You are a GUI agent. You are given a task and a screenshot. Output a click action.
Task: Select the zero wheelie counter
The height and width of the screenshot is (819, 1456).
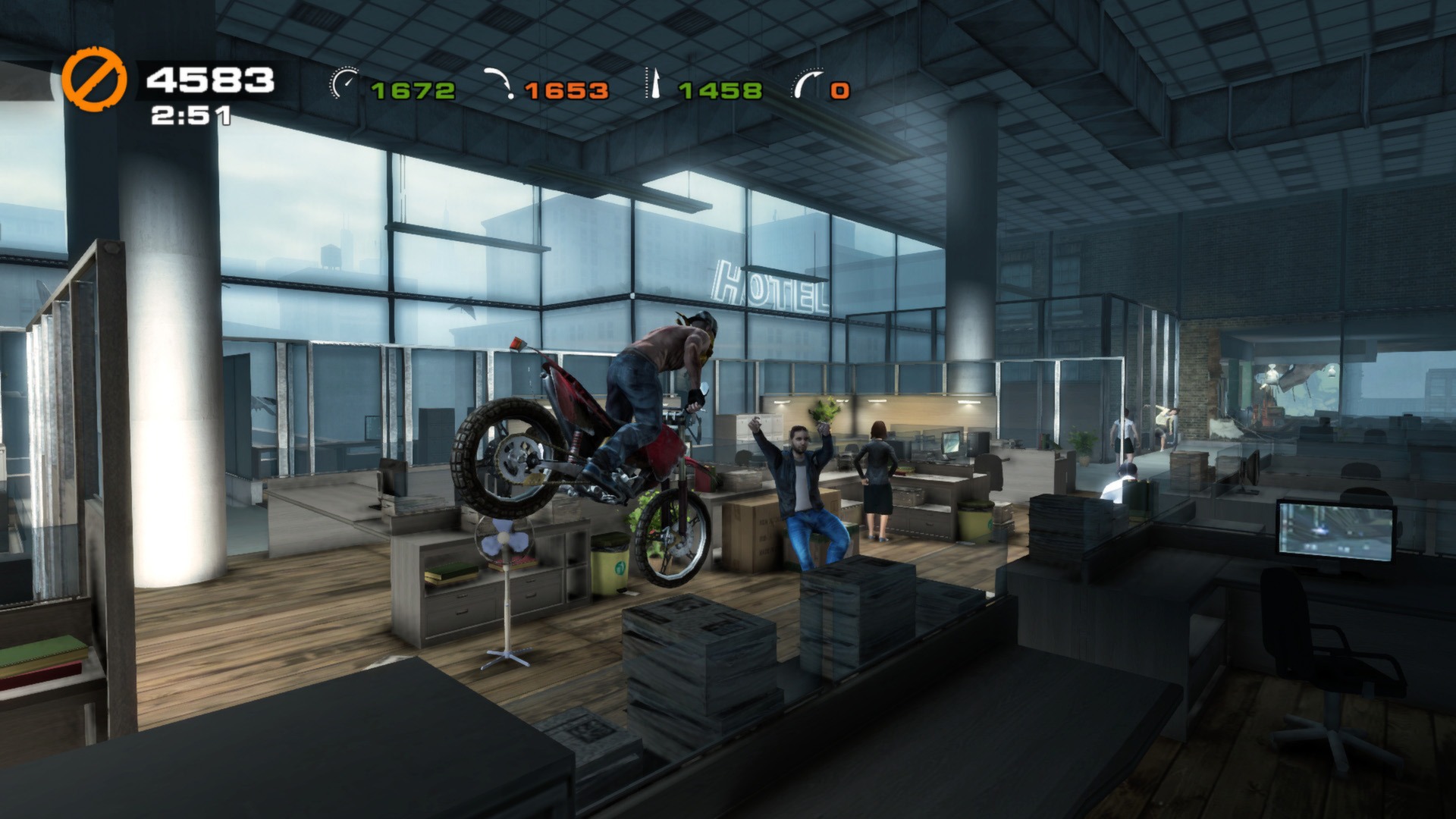[x=838, y=89]
